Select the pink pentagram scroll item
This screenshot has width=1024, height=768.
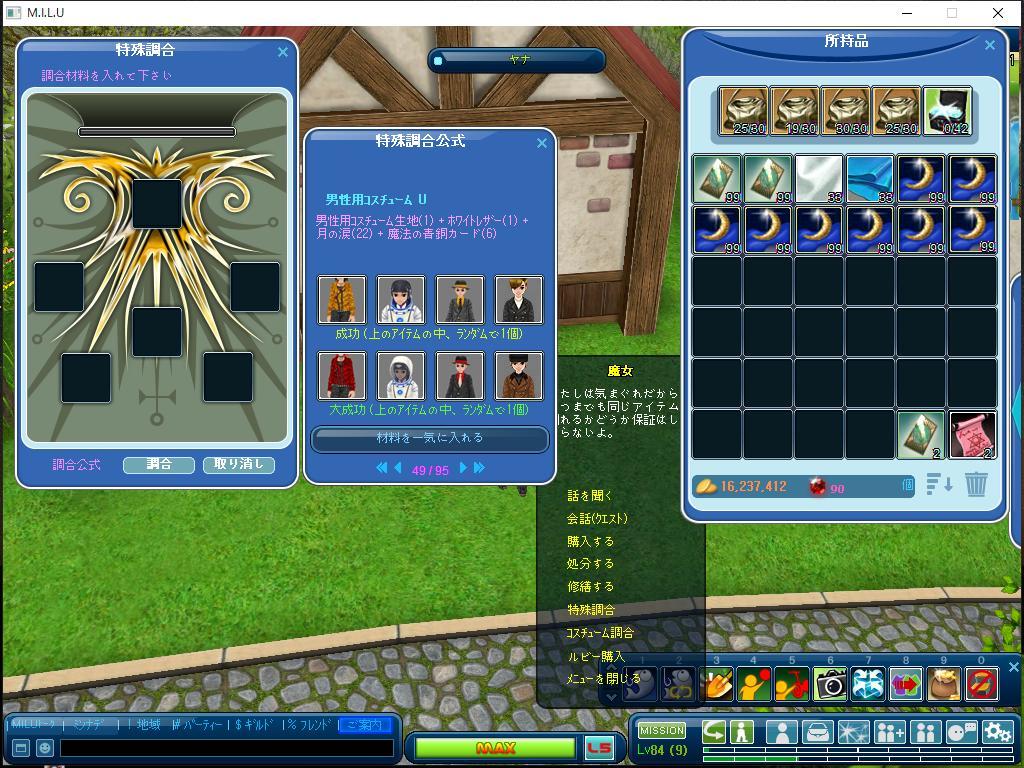[x=971, y=435]
